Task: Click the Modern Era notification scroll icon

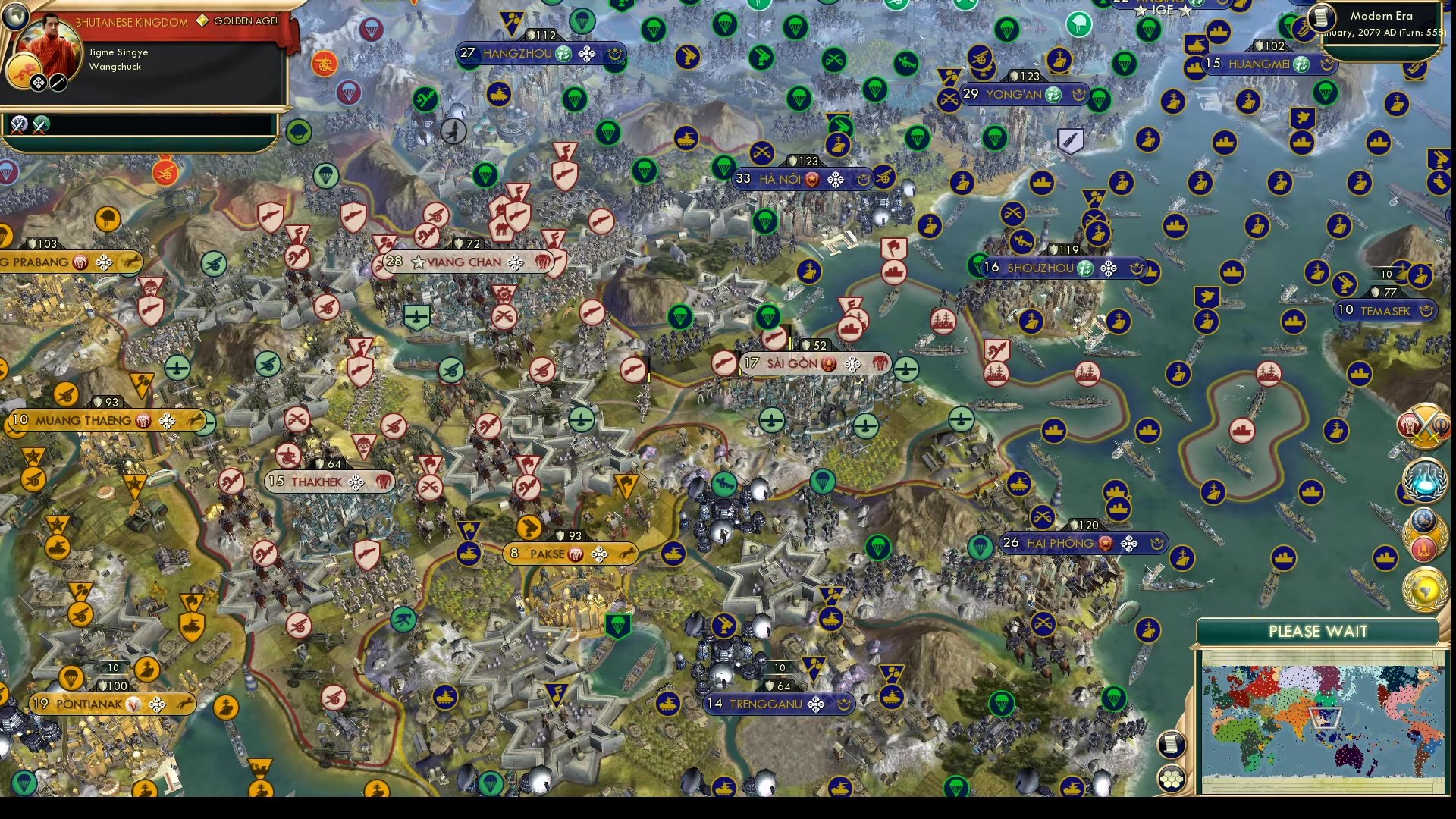Action: pyautogui.click(x=1322, y=17)
